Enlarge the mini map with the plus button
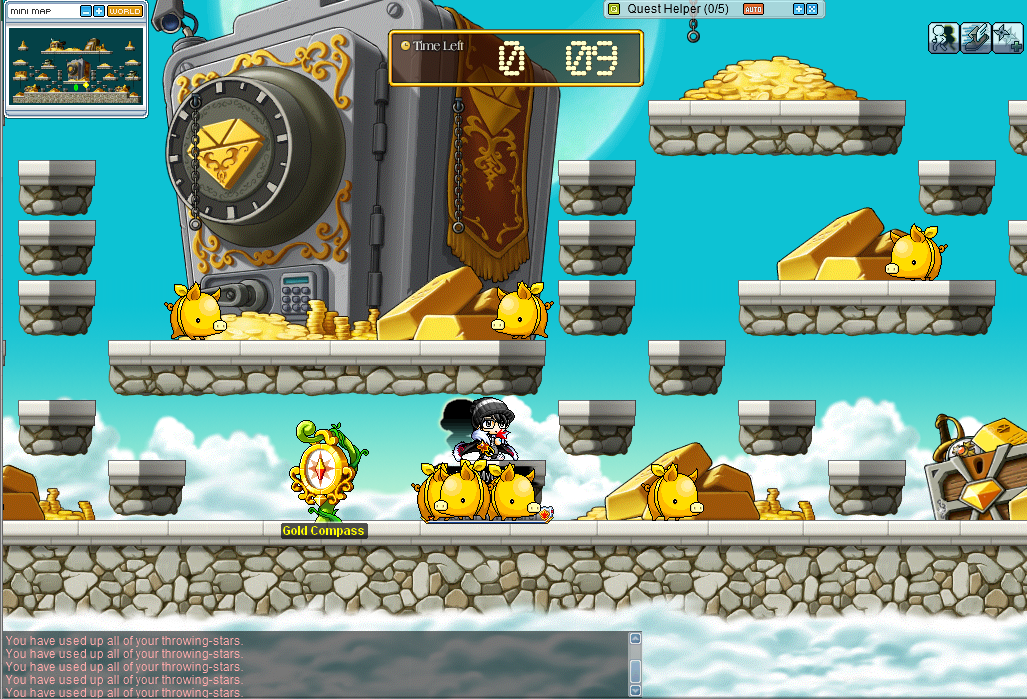Image resolution: width=1027 pixels, height=699 pixels. tap(99, 11)
